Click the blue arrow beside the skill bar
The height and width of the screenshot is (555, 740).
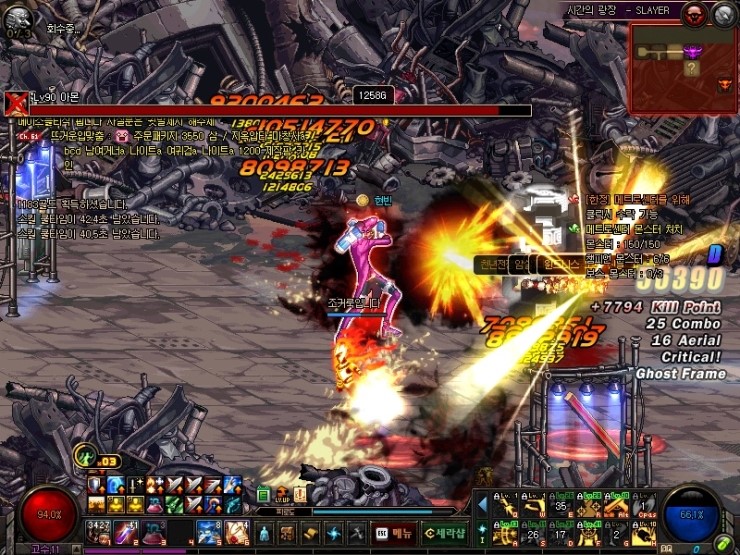click(x=483, y=505)
